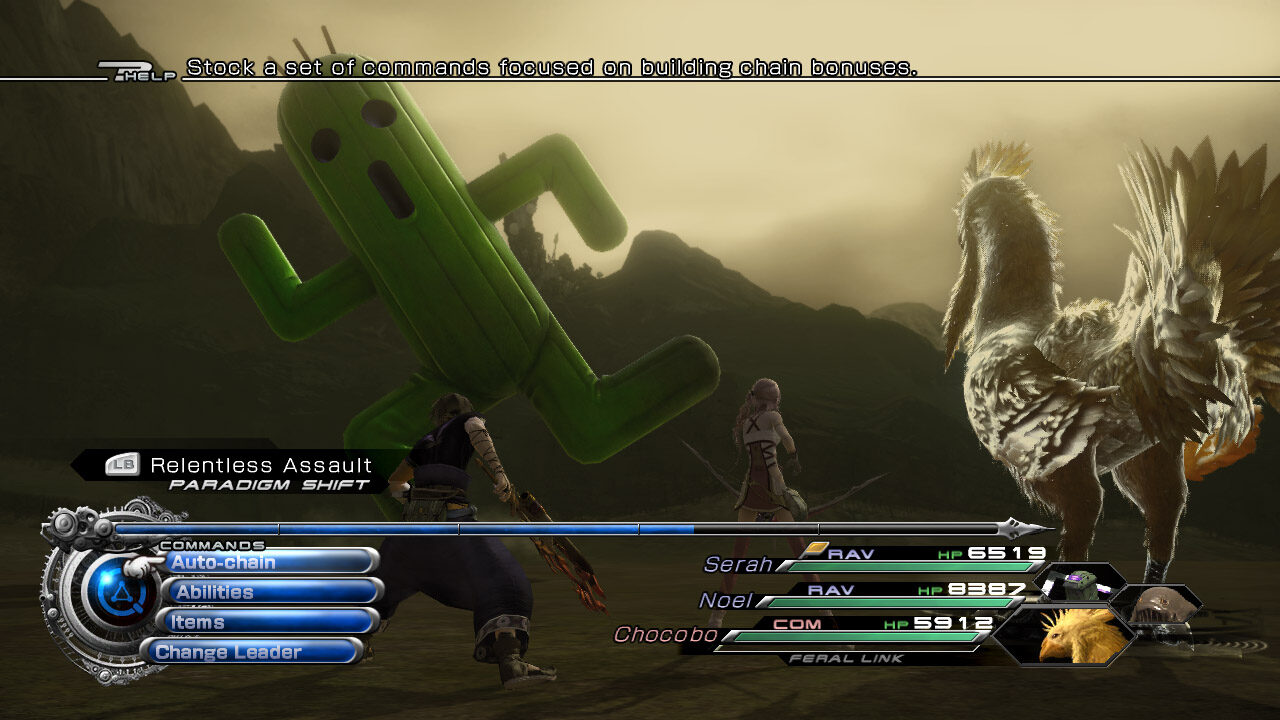Open the Abilities command menu
Viewport: 1280px width, 720px height.
click(x=272, y=592)
